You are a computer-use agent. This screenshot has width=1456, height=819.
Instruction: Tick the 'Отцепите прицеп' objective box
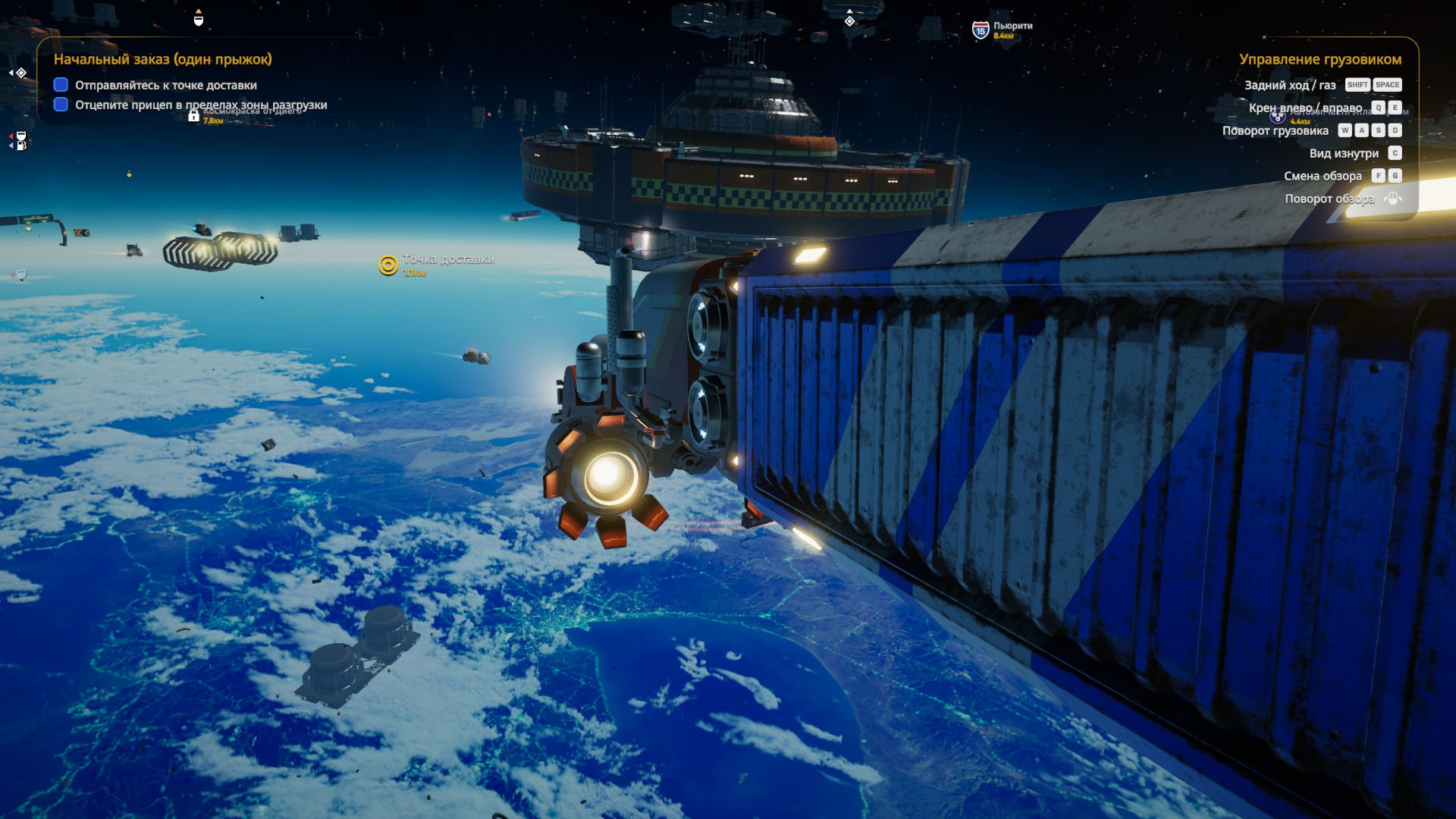61,105
